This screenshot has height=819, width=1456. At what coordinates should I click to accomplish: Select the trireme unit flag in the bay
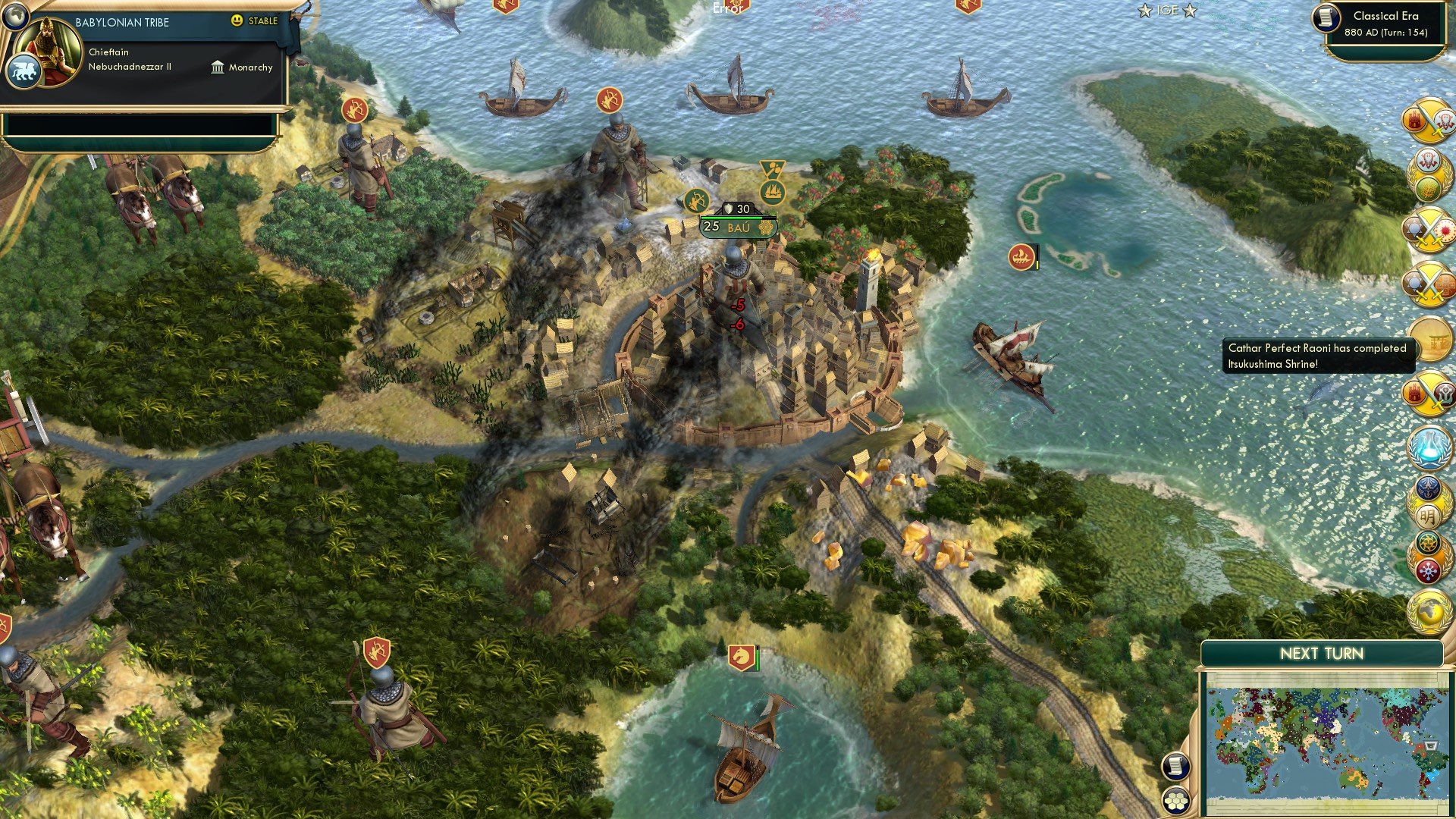1021,257
